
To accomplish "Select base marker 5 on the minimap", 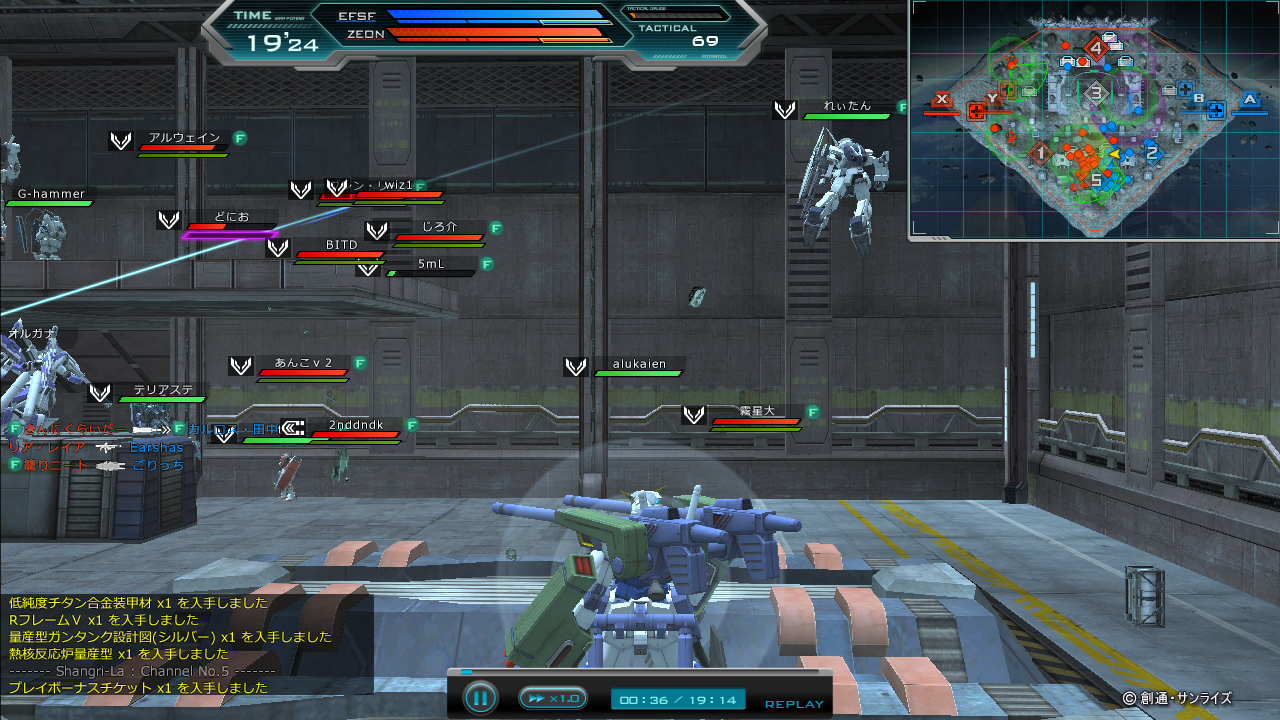I will coord(1096,180).
